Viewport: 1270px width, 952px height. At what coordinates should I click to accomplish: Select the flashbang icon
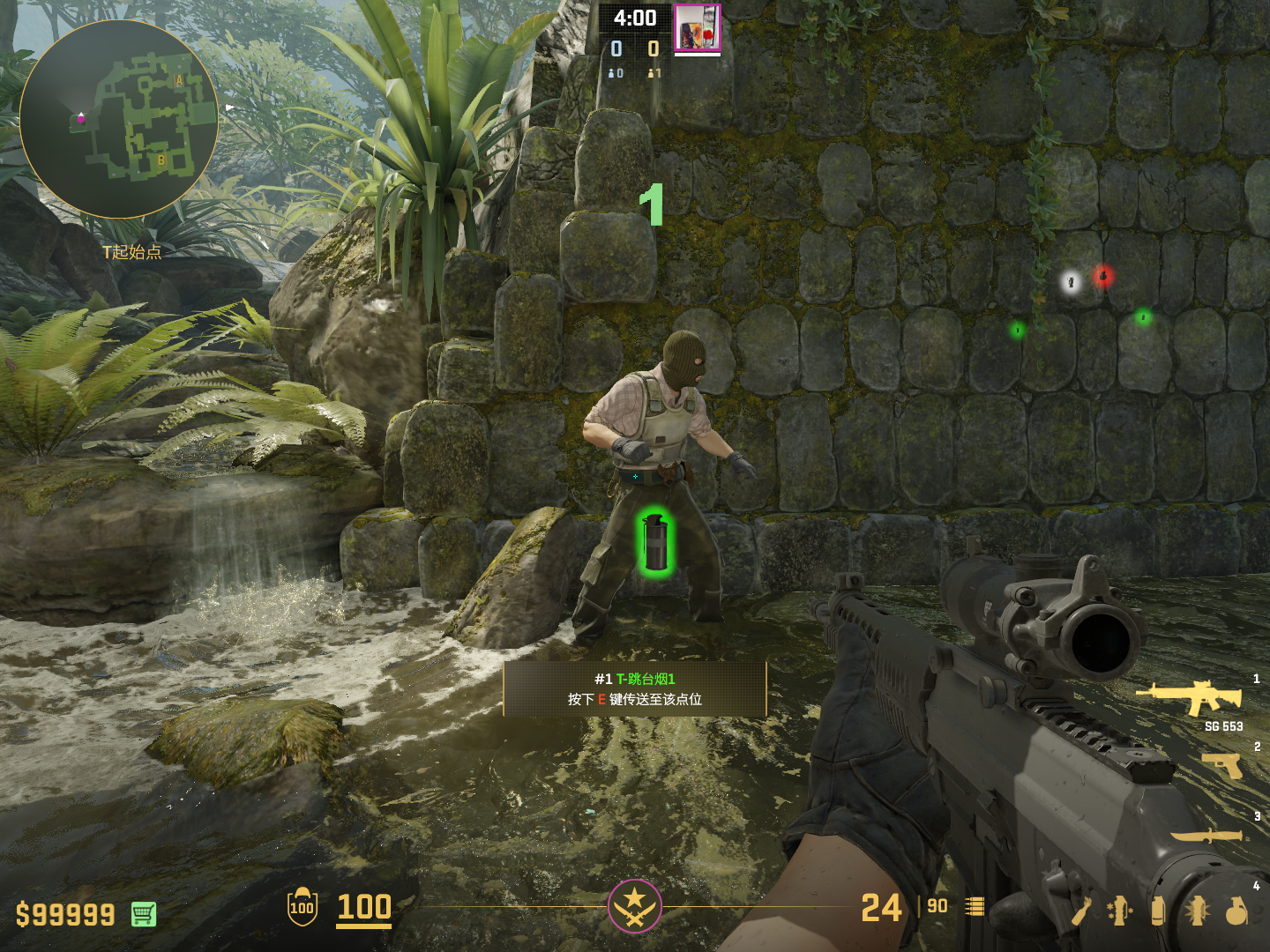tap(1197, 911)
